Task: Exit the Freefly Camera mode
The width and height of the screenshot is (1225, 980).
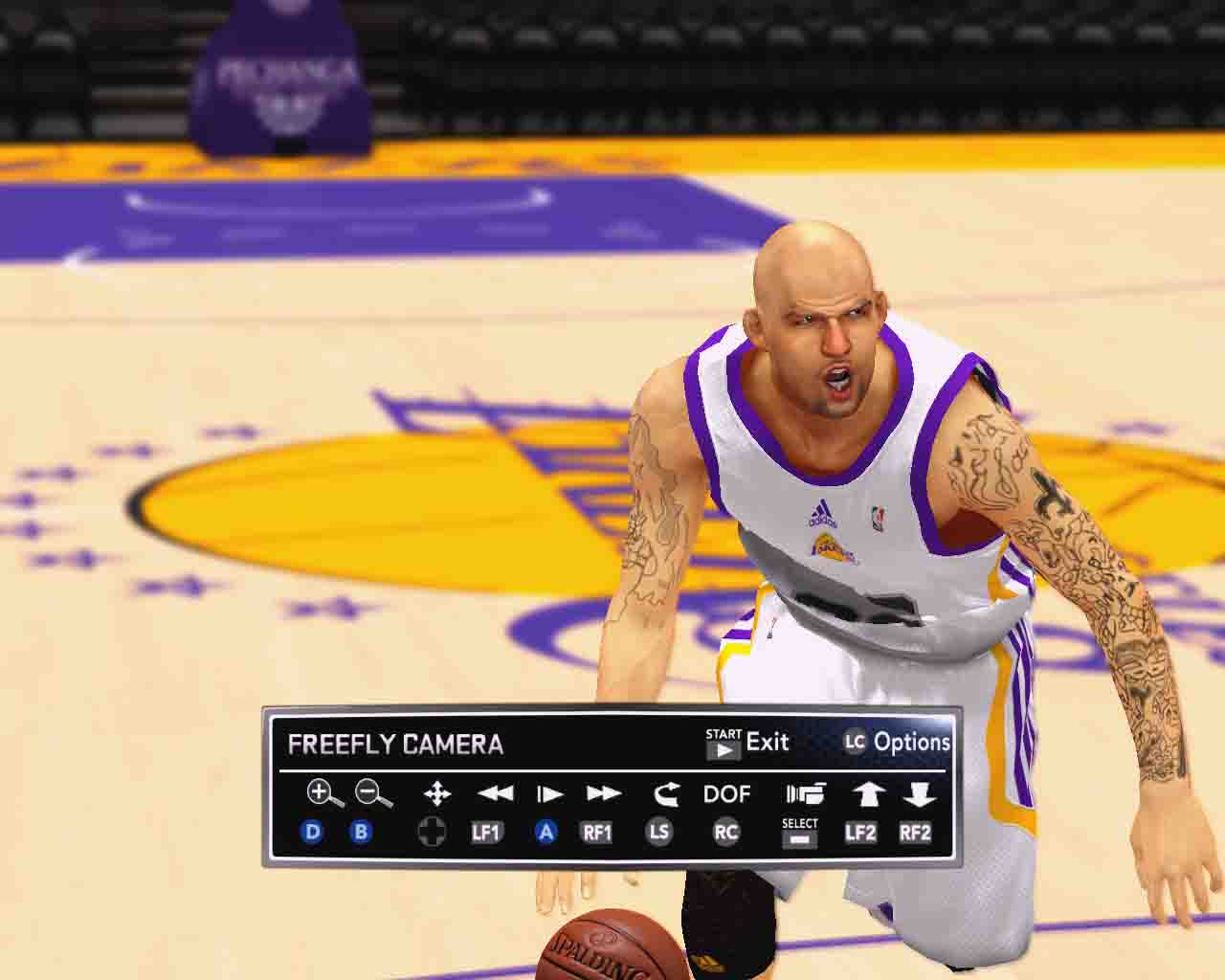Action: [747, 743]
